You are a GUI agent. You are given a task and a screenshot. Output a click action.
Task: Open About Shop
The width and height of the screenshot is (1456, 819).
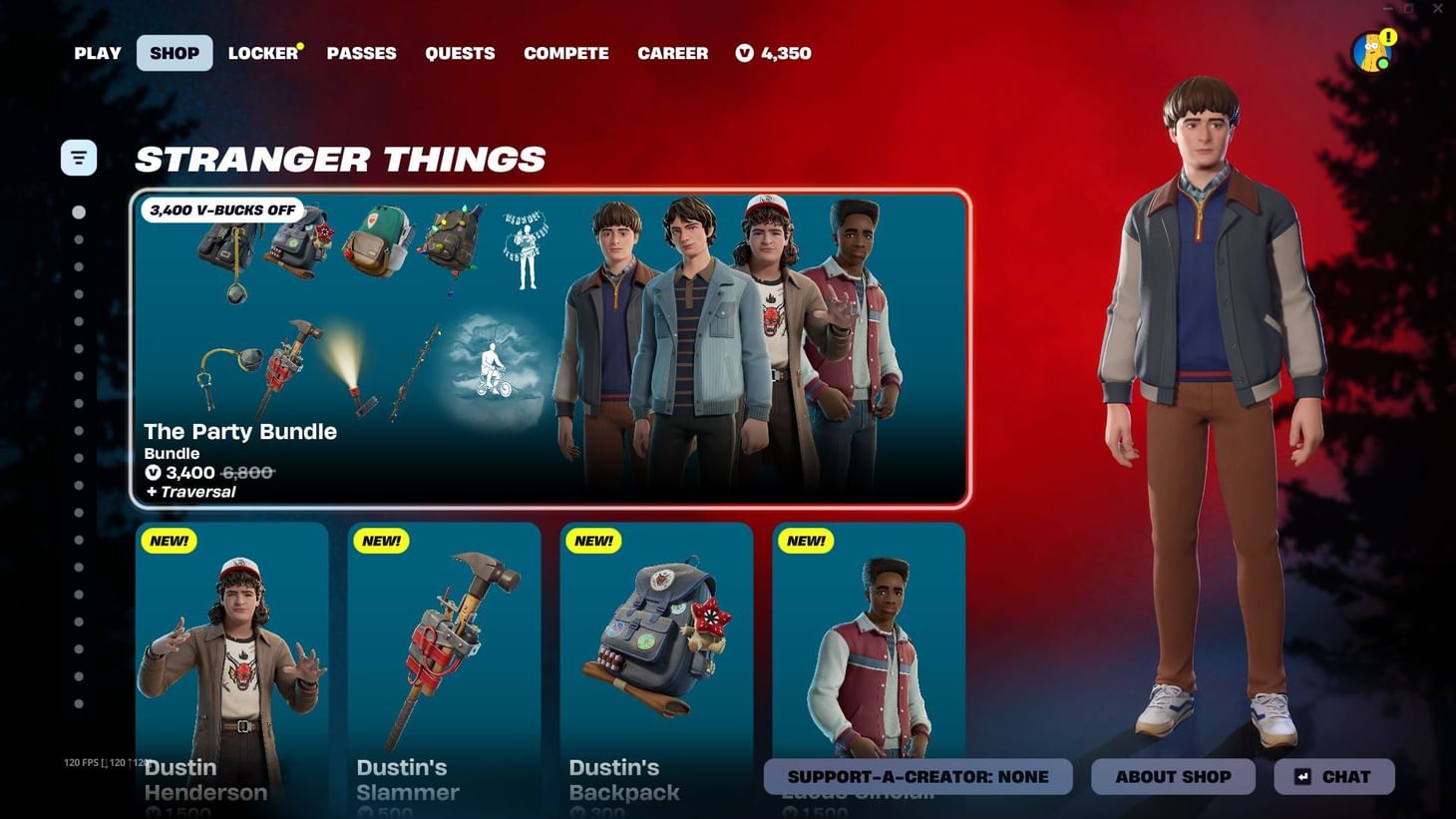point(1173,776)
